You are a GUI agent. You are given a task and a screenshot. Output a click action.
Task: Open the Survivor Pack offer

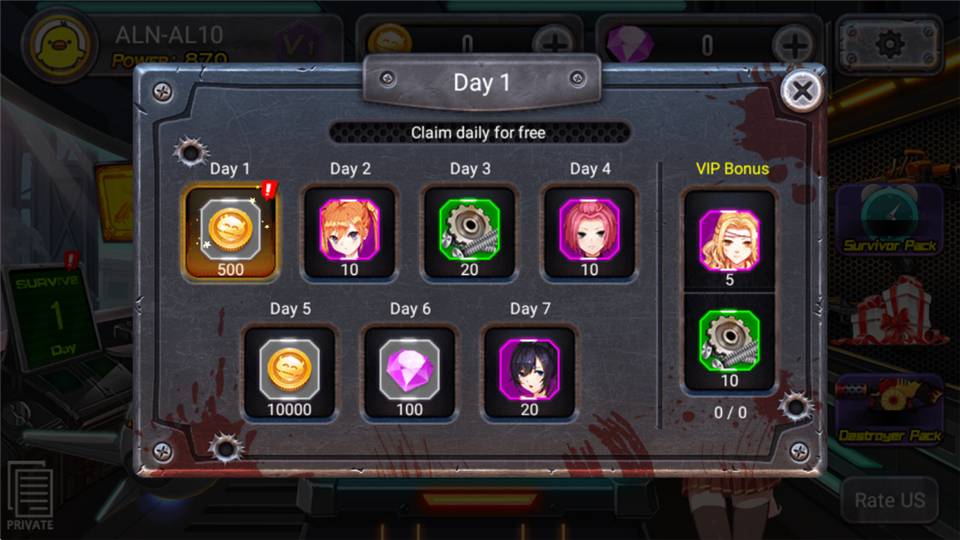tap(888, 220)
